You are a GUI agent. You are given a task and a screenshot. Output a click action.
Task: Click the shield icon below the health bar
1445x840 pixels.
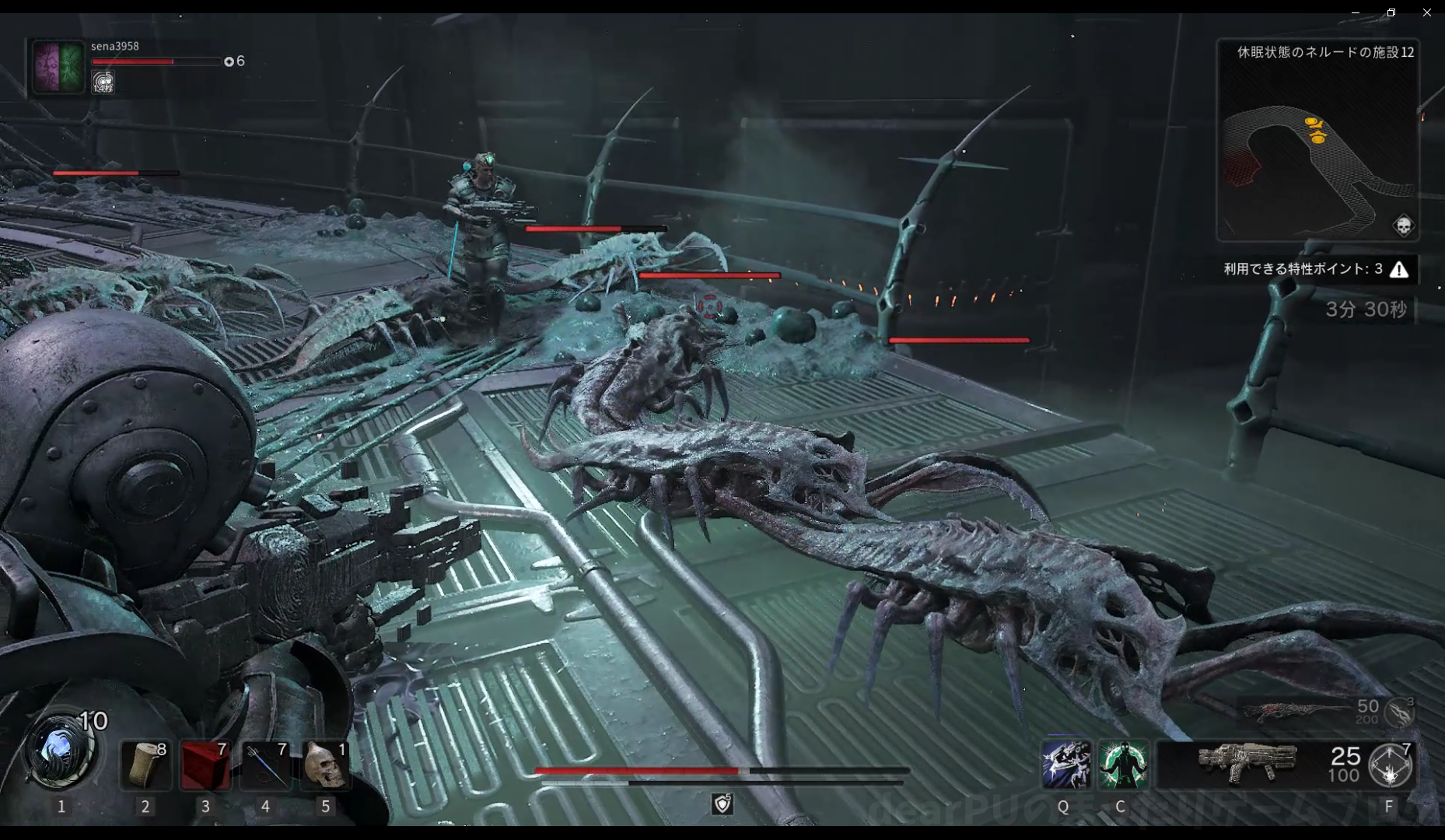[722, 803]
